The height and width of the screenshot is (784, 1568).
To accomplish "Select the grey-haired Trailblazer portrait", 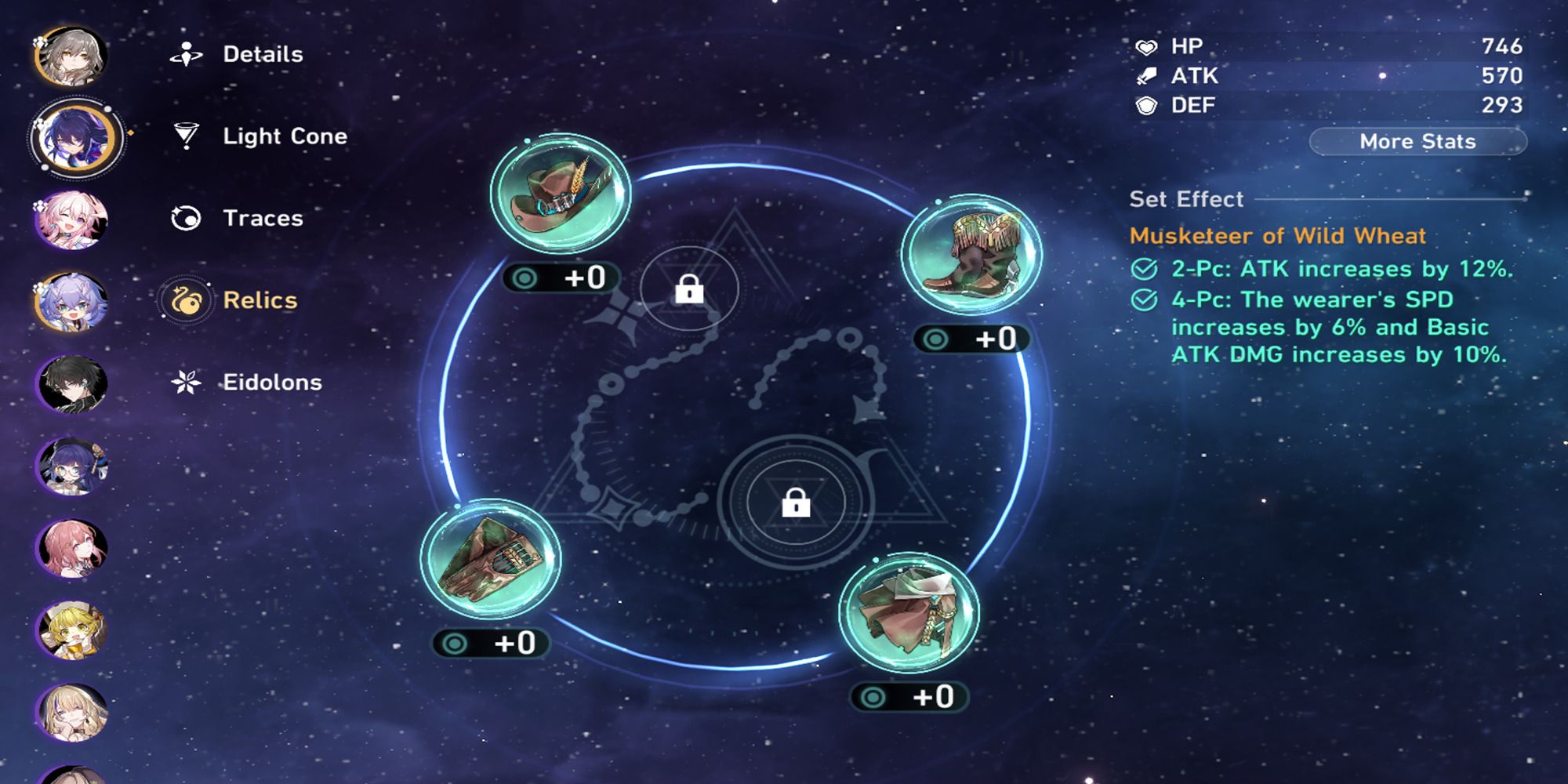I will point(71,56).
